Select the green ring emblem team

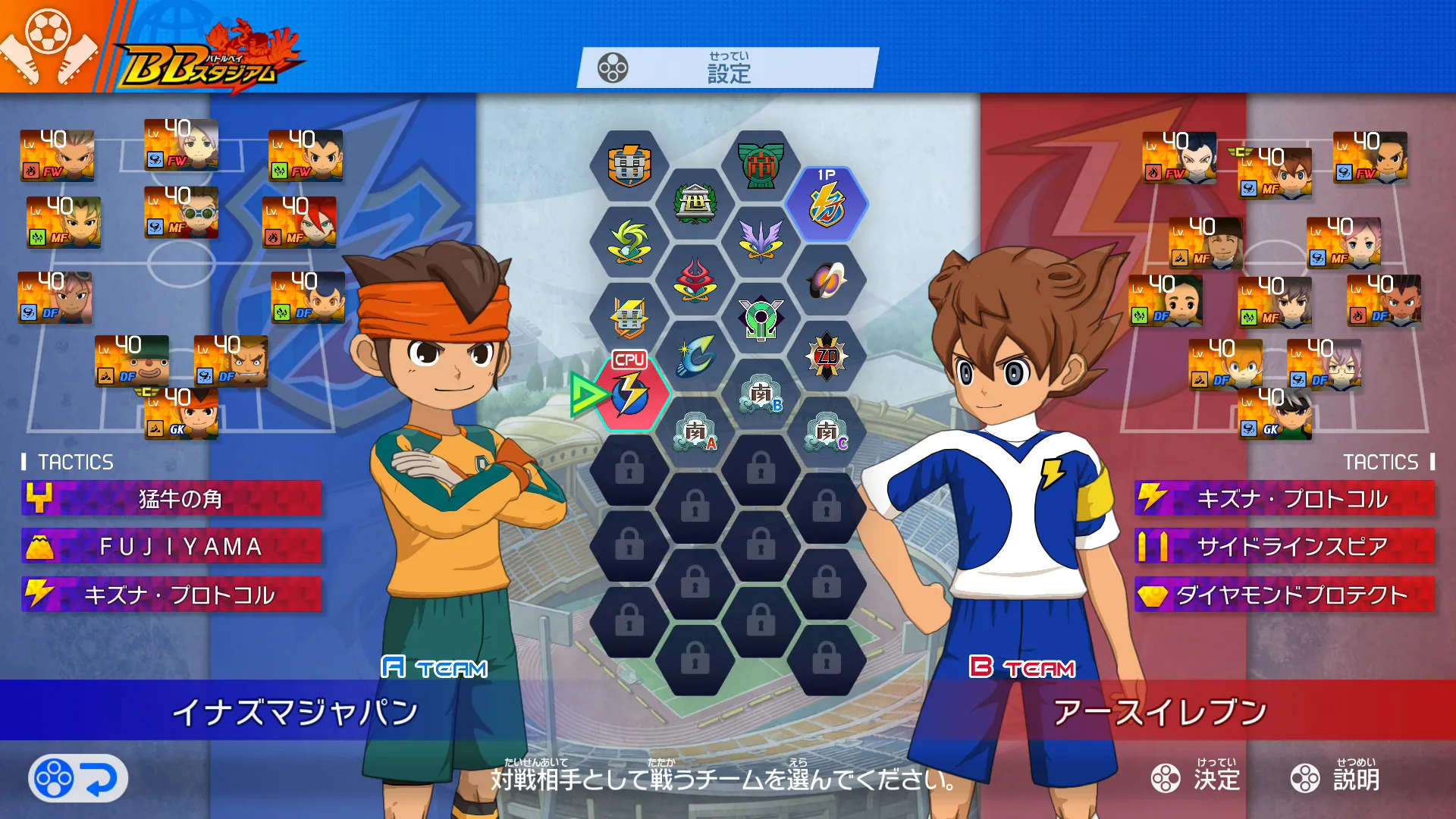point(761,318)
